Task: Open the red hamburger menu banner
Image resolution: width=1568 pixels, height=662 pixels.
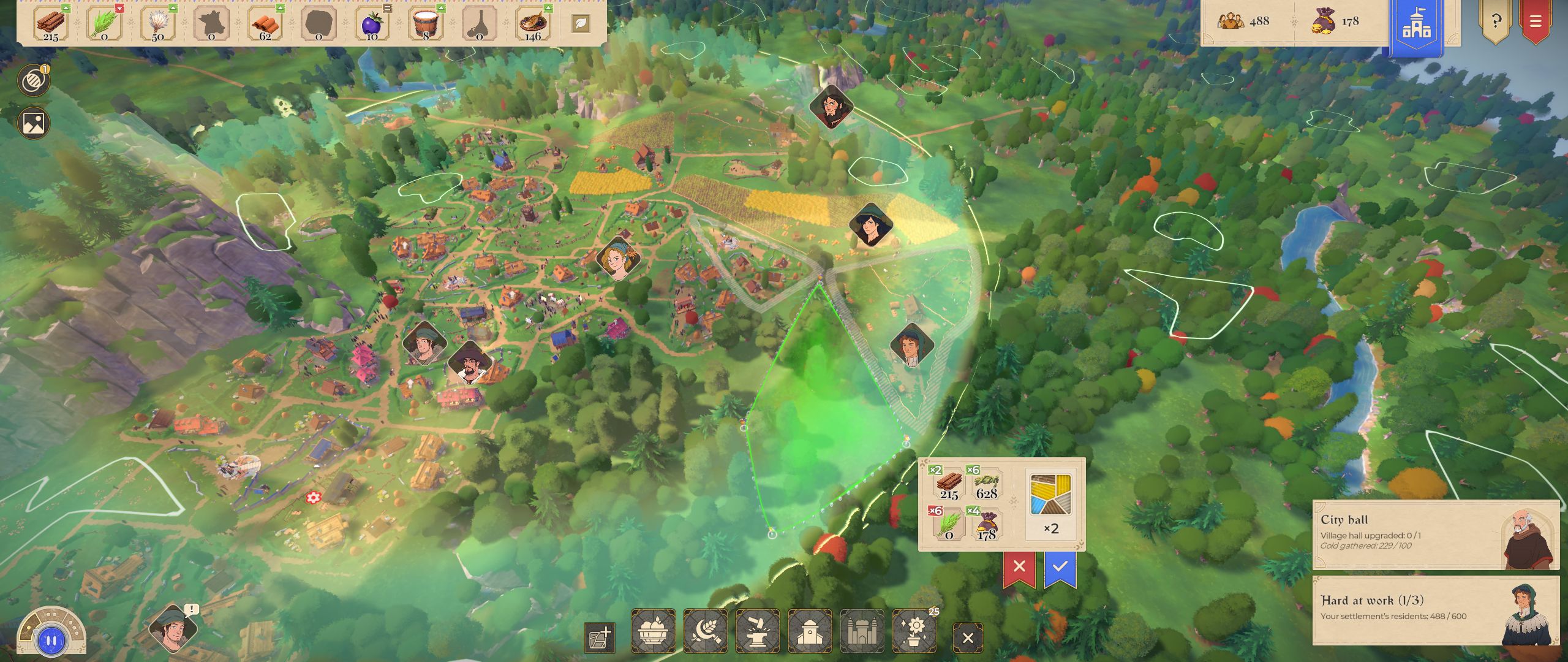Action: coord(1536,21)
